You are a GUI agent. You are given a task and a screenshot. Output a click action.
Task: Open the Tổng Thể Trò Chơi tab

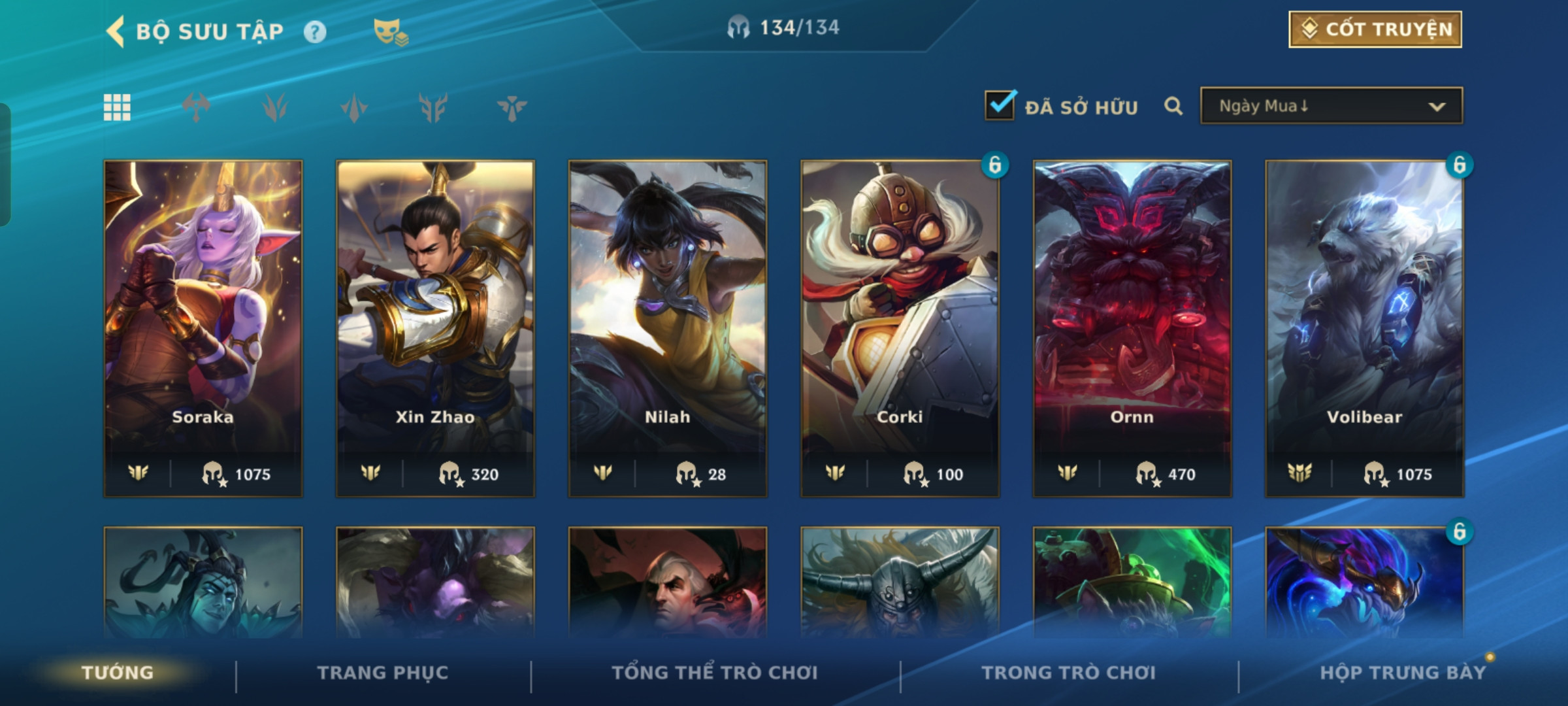715,673
